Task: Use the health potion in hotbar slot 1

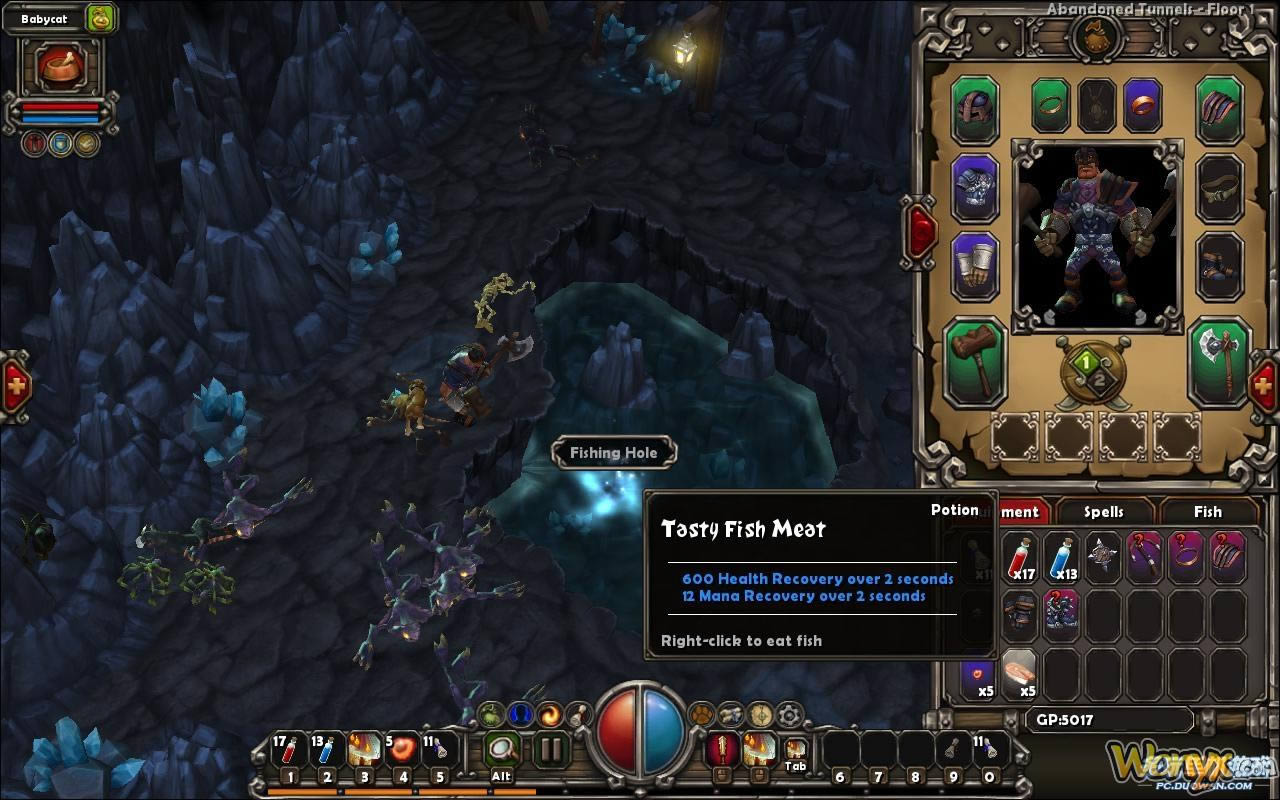Action: [289, 750]
